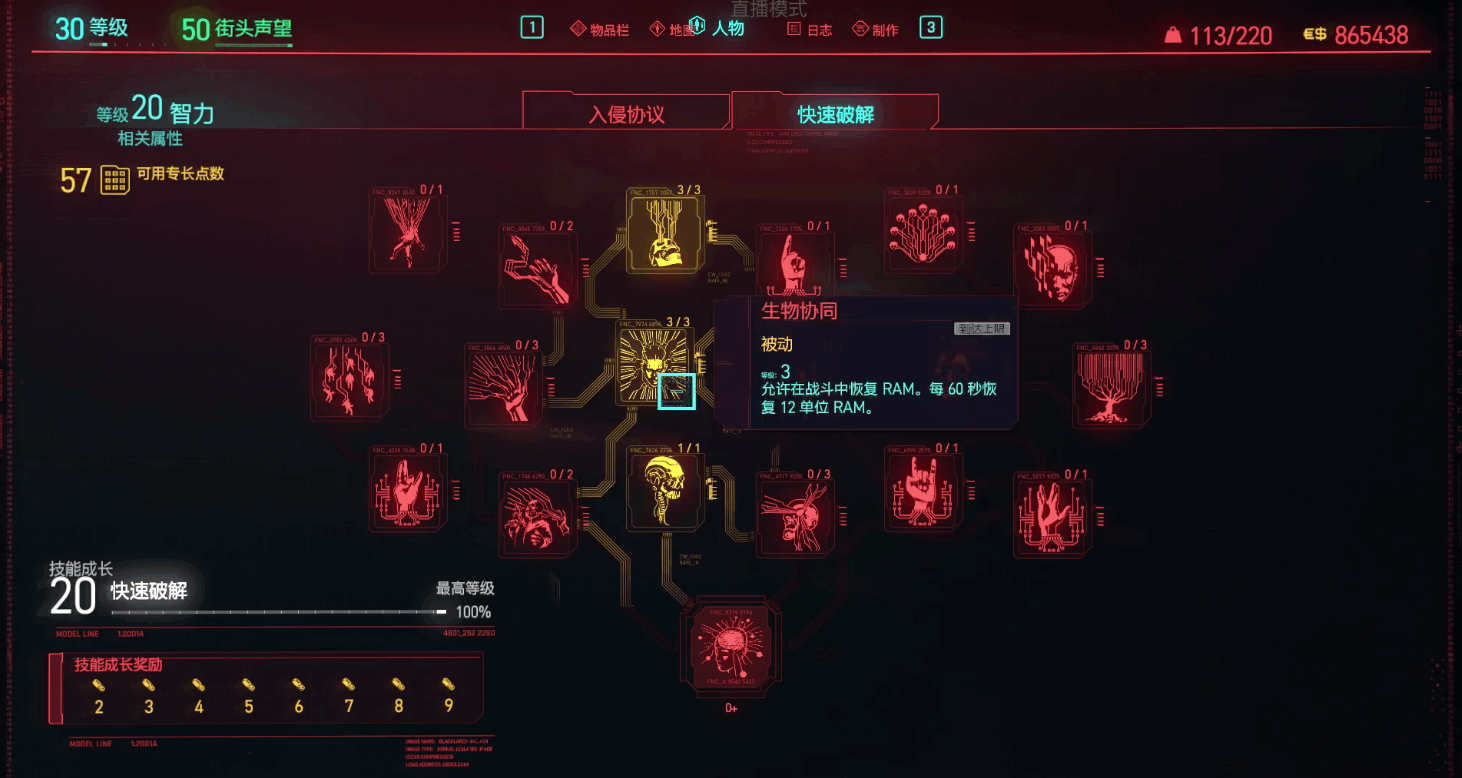Switch to the 入侵协议 tab
The width and height of the screenshot is (1462, 778).
(x=626, y=113)
